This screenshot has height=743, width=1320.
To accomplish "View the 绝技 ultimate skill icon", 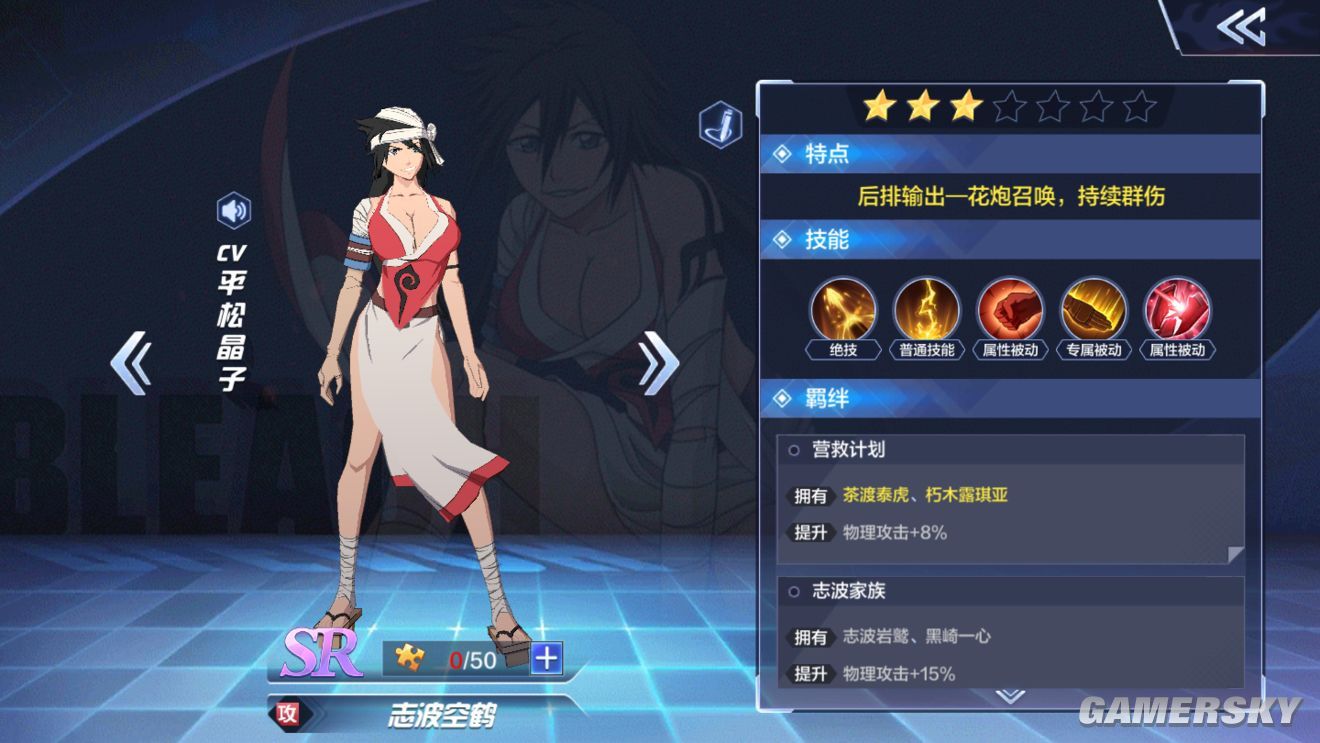I will click(x=844, y=310).
